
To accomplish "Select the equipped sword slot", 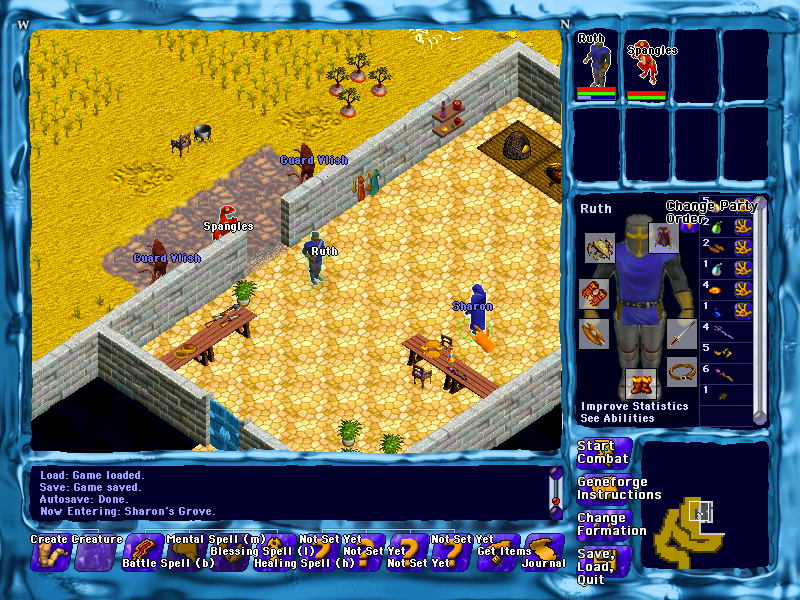I will [x=681, y=333].
